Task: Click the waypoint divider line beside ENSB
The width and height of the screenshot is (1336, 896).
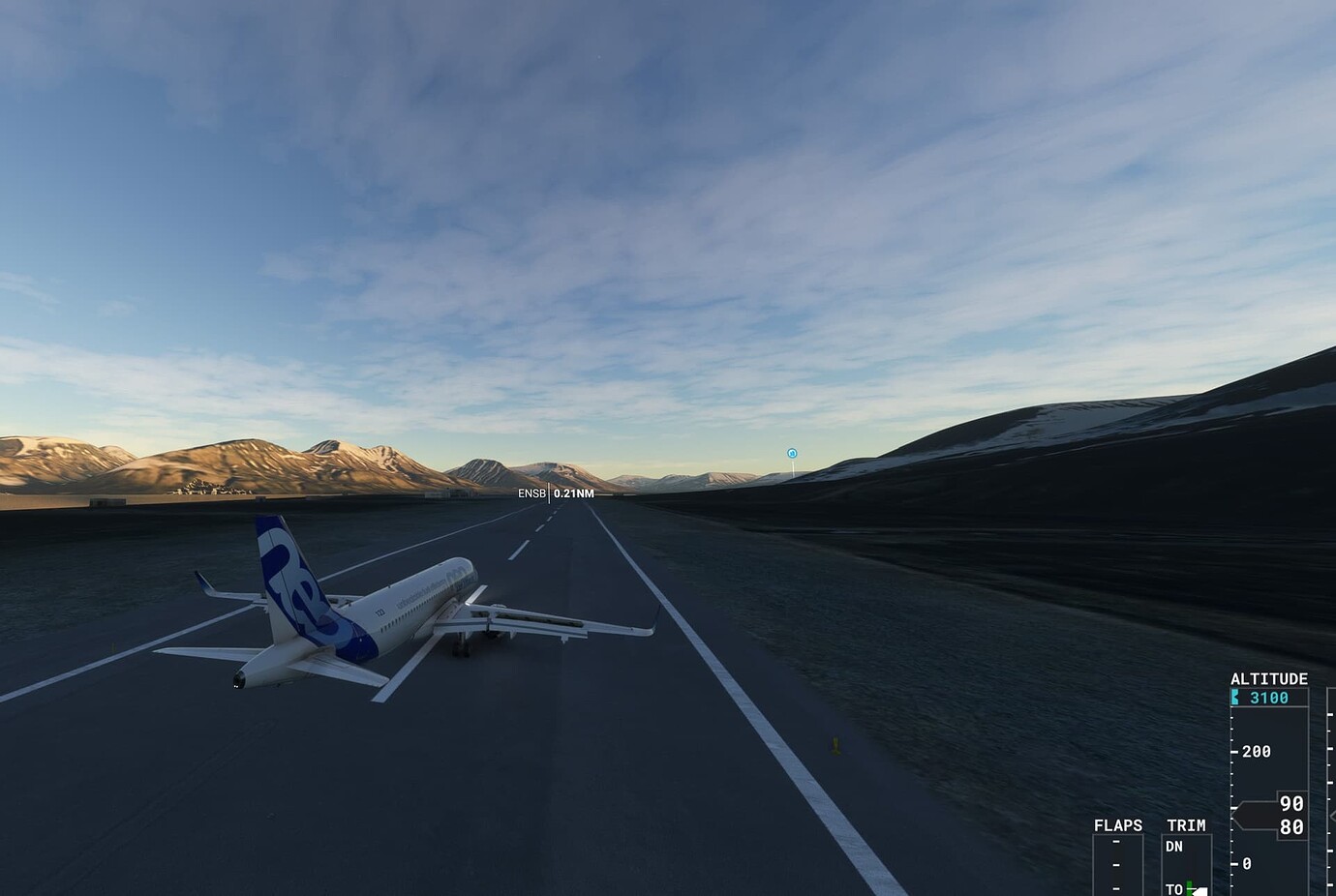Action: (551, 493)
